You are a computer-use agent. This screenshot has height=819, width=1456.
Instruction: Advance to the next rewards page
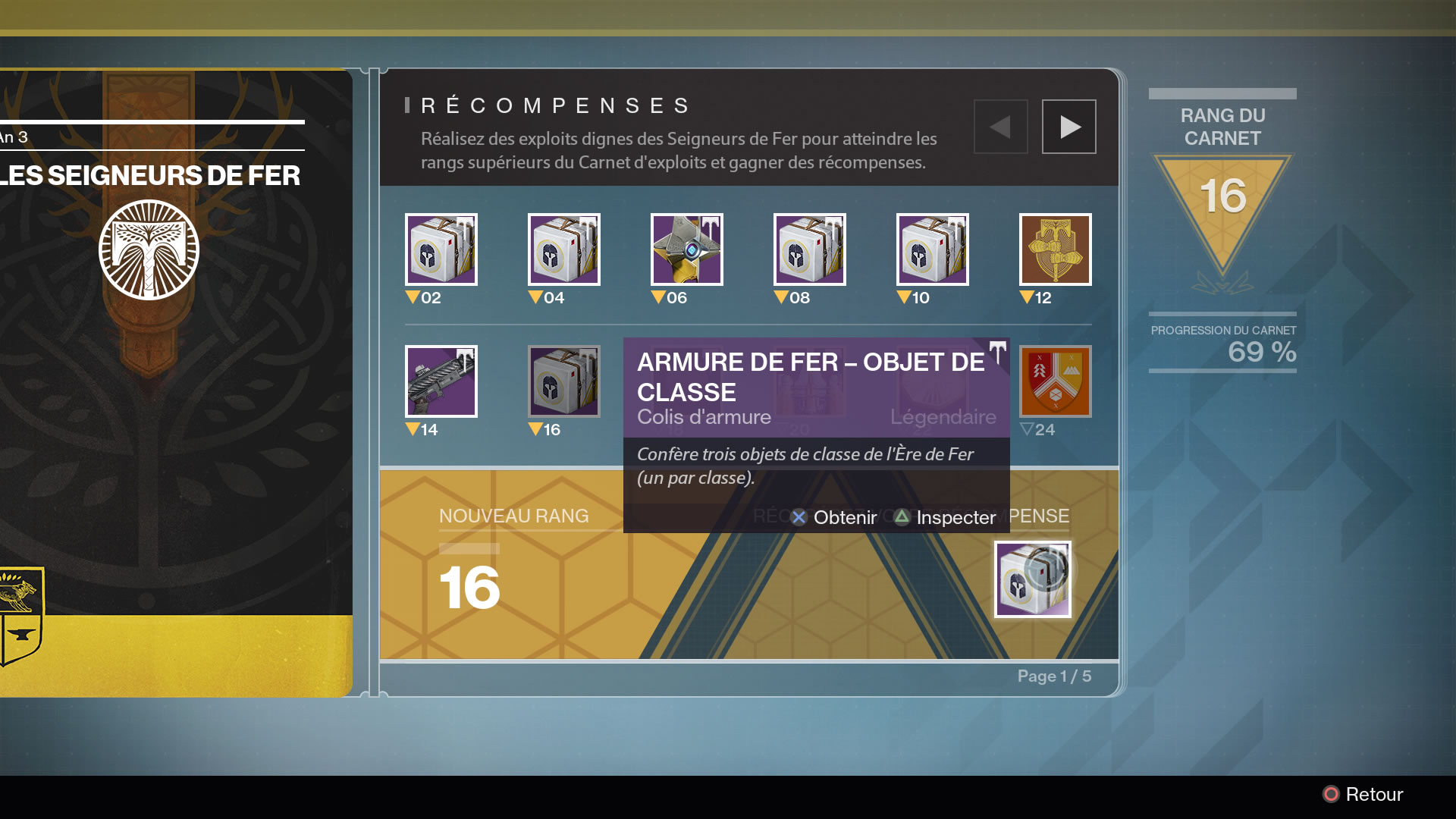click(x=1068, y=126)
